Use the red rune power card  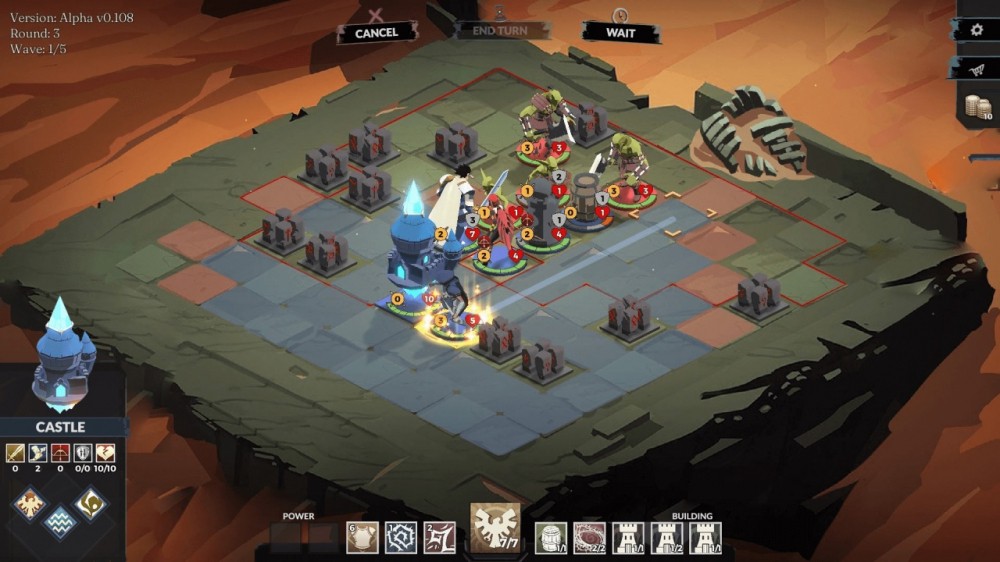(x=440, y=537)
